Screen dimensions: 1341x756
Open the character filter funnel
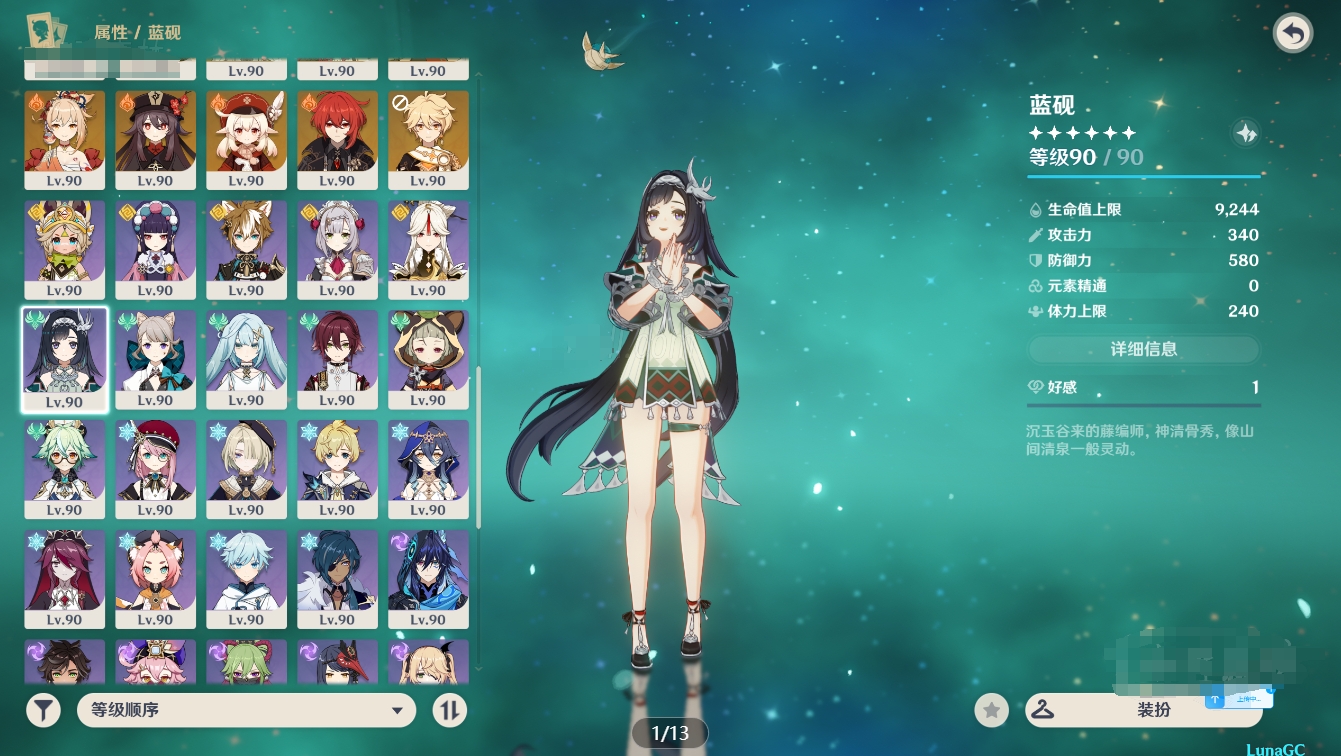click(x=43, y=710)
